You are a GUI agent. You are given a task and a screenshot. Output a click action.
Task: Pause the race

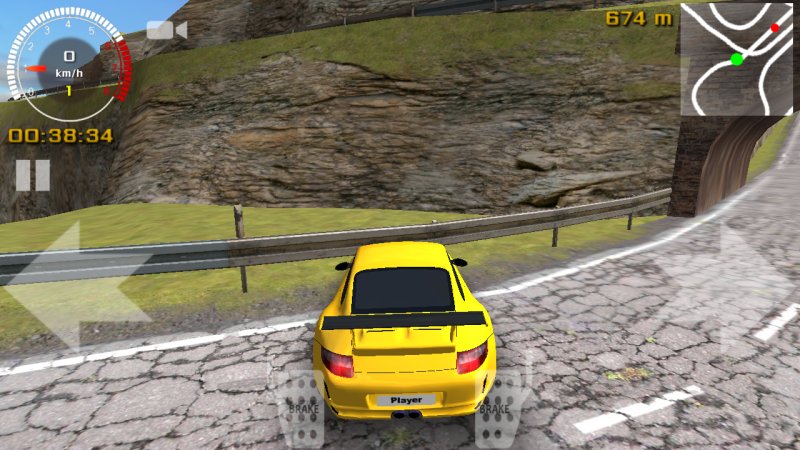[x=32, y=175]
